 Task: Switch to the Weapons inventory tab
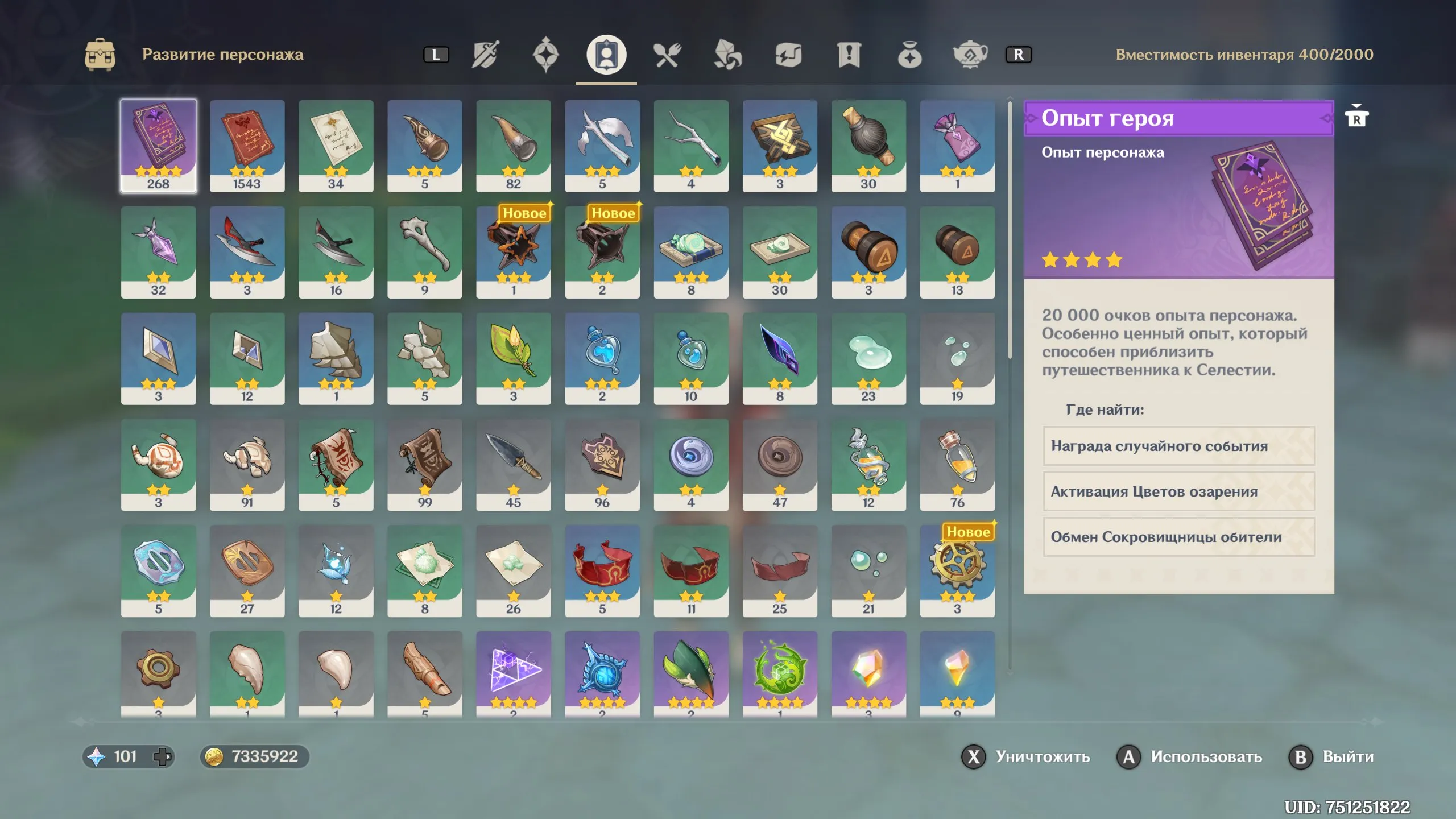tap(485, 55)
